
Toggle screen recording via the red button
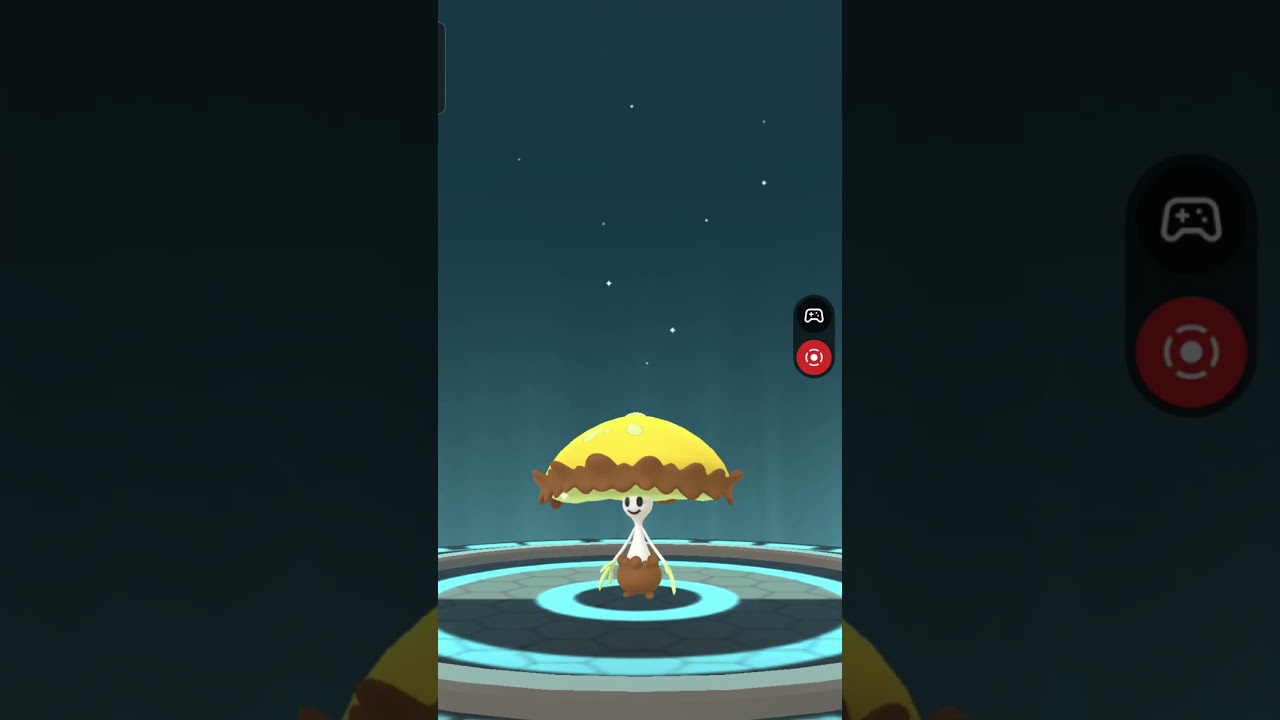click(x=814, y=357)
